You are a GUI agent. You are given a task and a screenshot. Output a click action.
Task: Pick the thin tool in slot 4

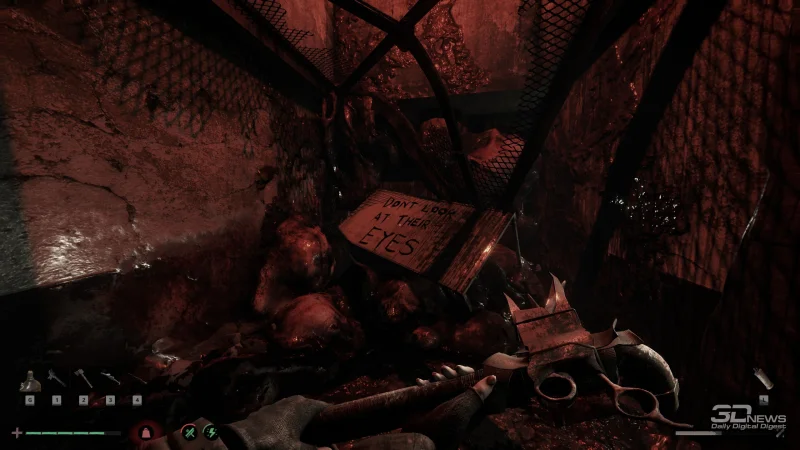(137, 380)
